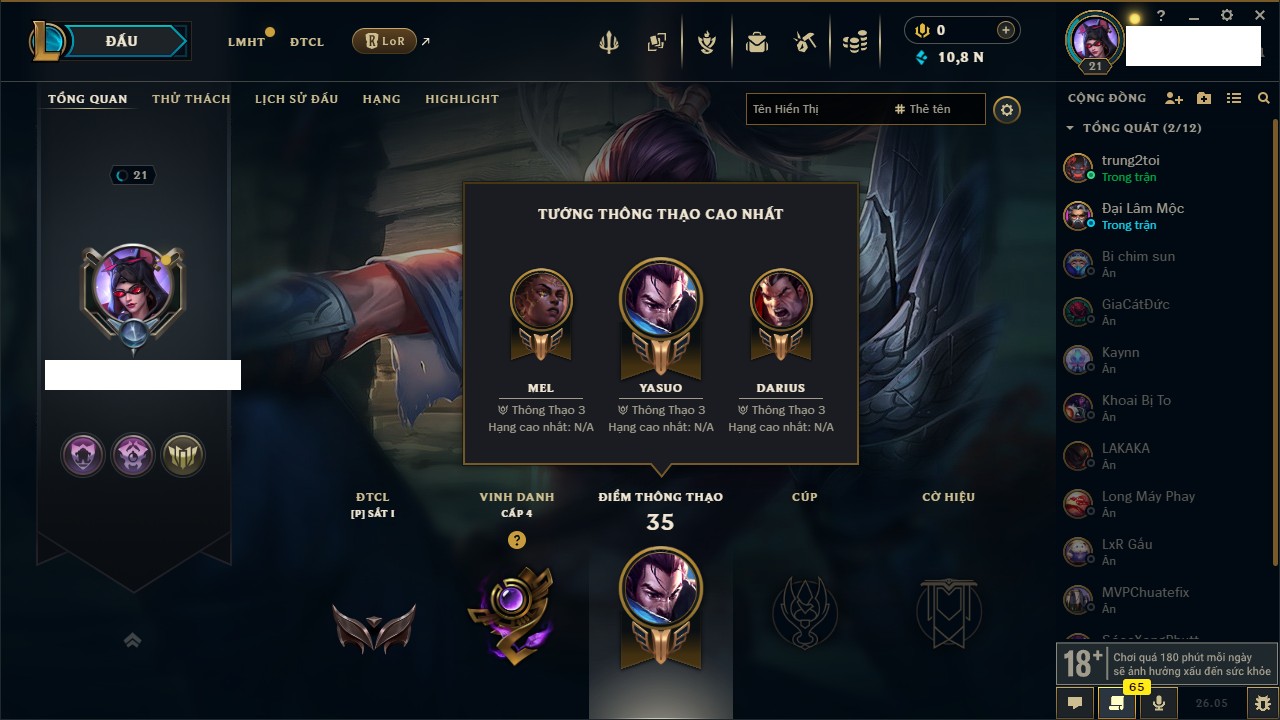This screenshot has height=720, width=1280.
Task: View the HIGHLIGHT tab
Action: [461, 99]
